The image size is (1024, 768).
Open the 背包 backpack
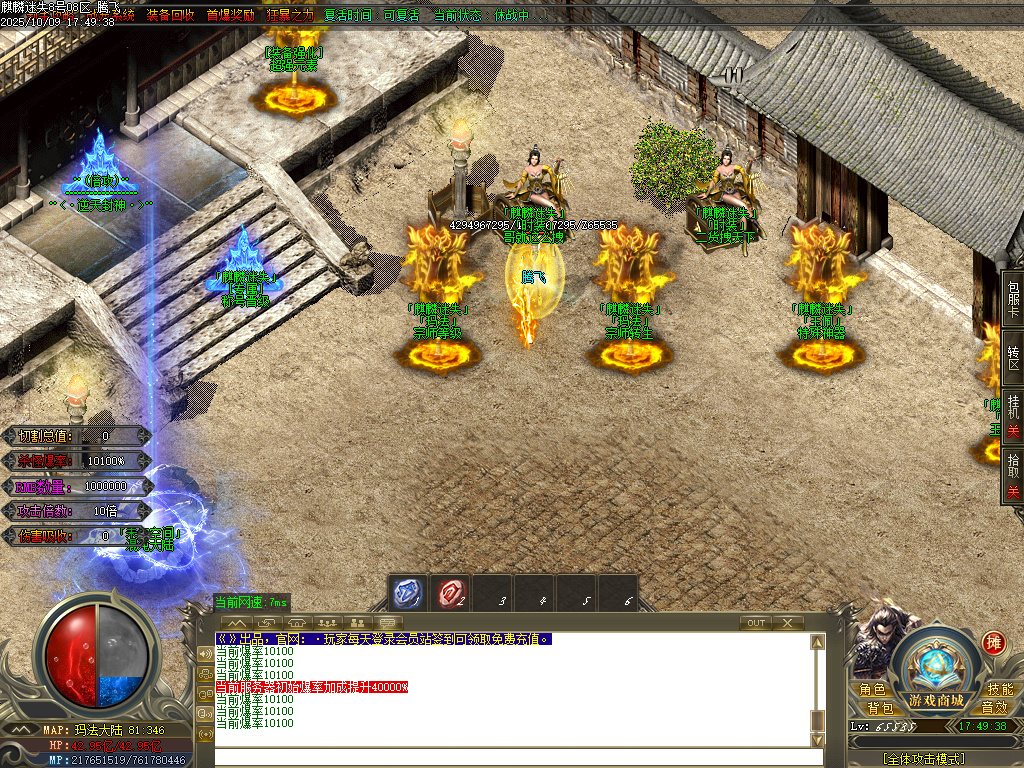(880, 707)
